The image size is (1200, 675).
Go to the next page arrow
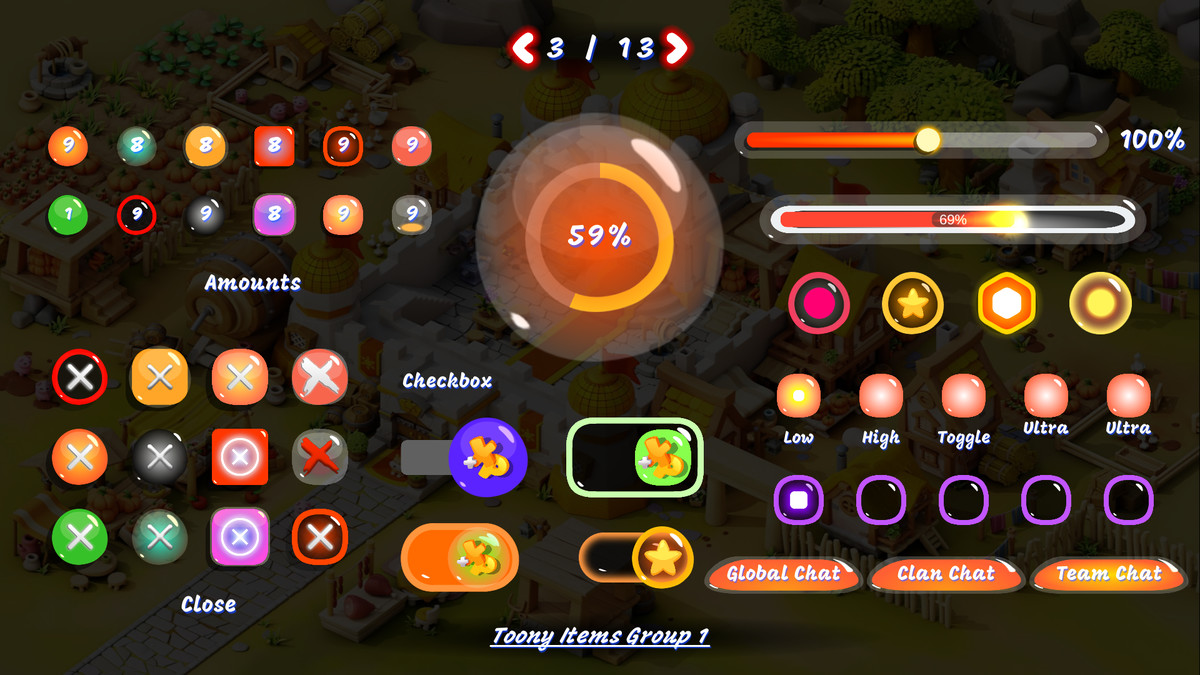point(677,47)
